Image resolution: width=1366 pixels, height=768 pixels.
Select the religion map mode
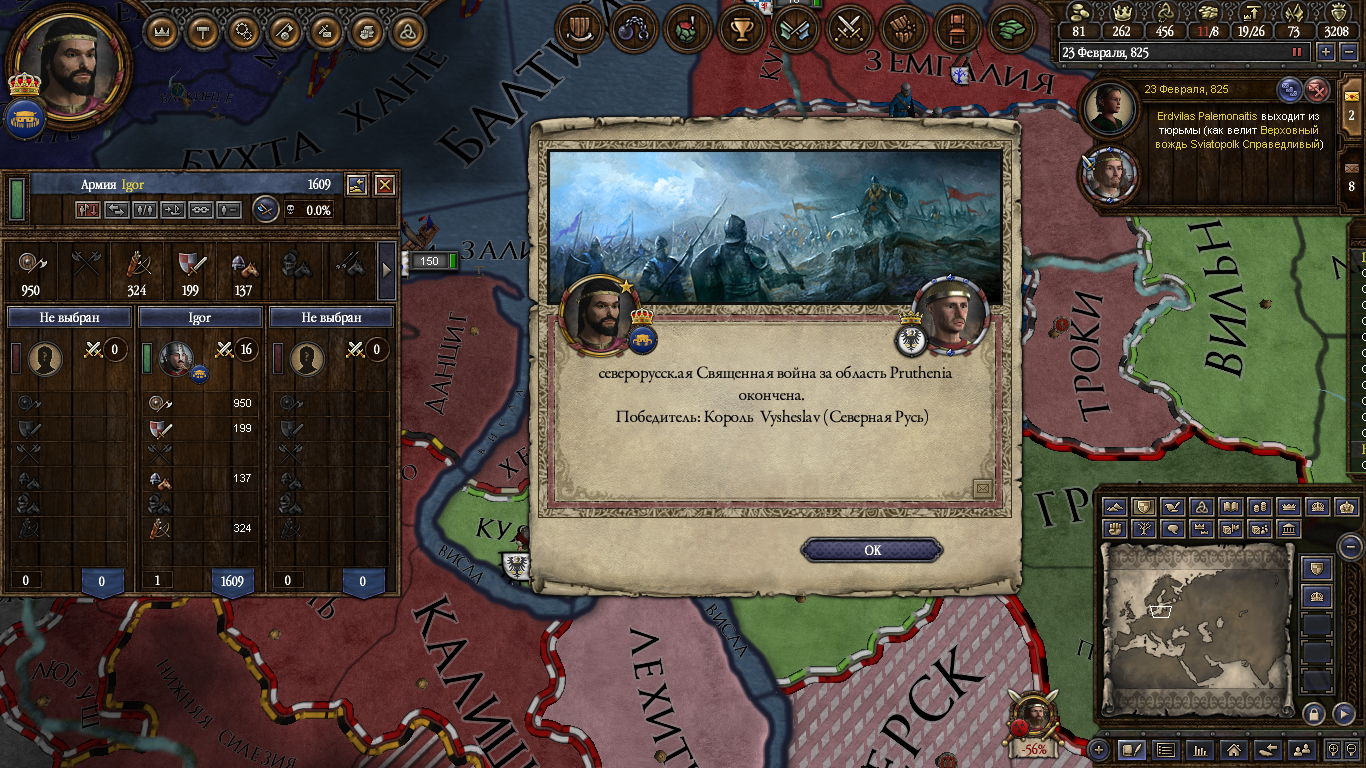1203,507
